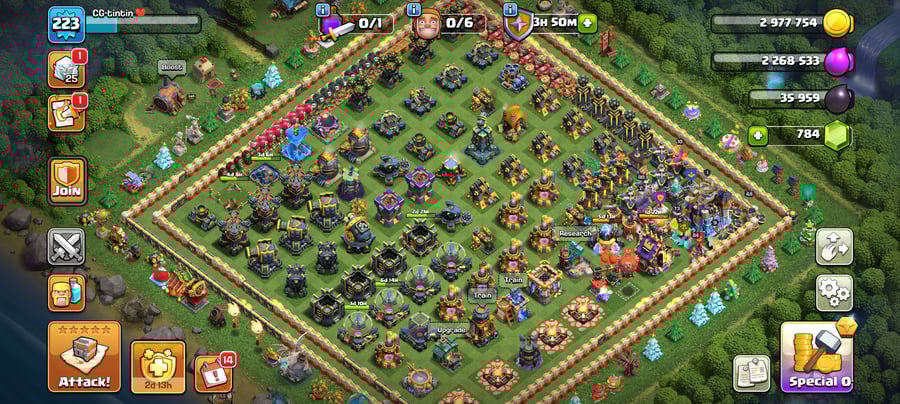
Task: Open the scroll and quill icon with alert
Action: tap(66, 113)
